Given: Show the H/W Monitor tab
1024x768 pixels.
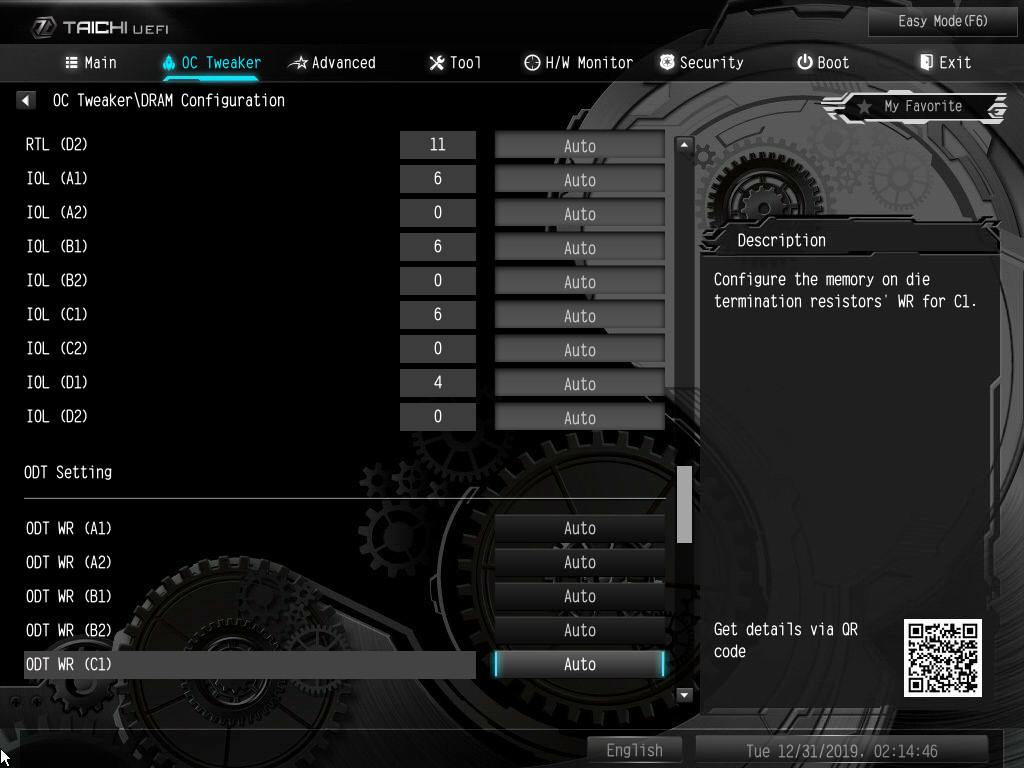Looking at the screenshot, I should click(578, 62).
